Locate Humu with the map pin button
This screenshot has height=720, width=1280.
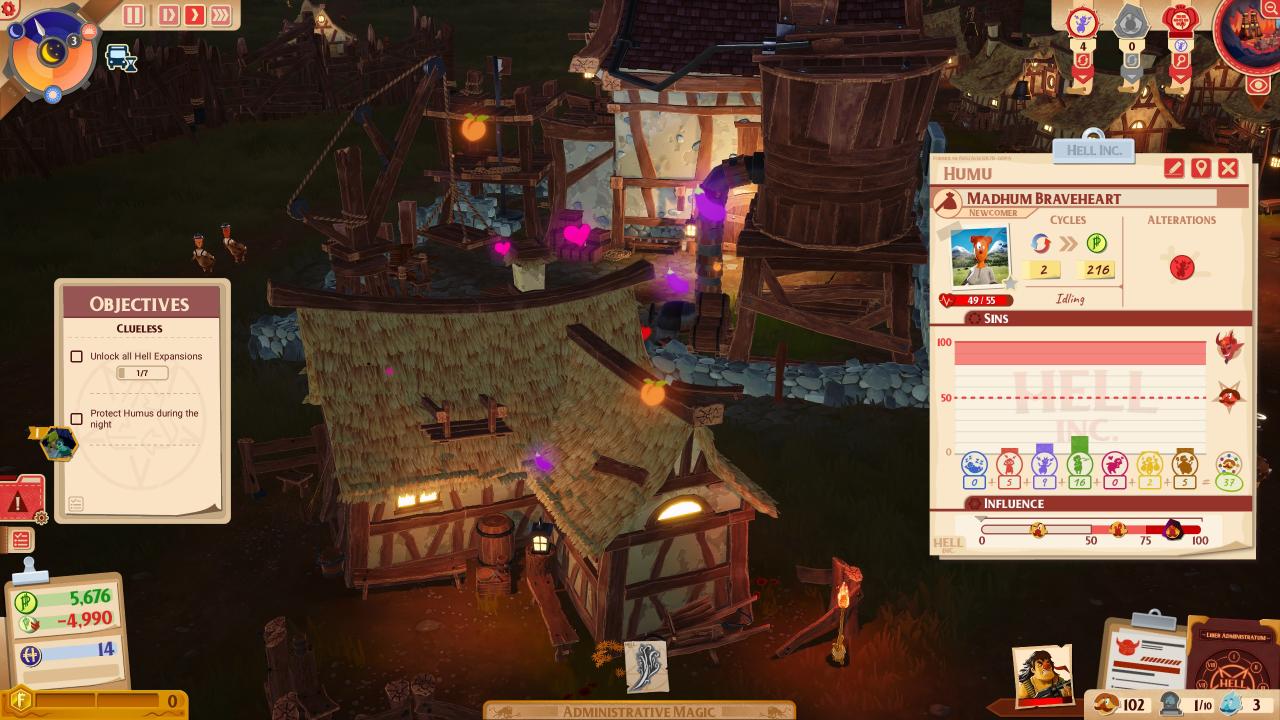pos(1201,168)
